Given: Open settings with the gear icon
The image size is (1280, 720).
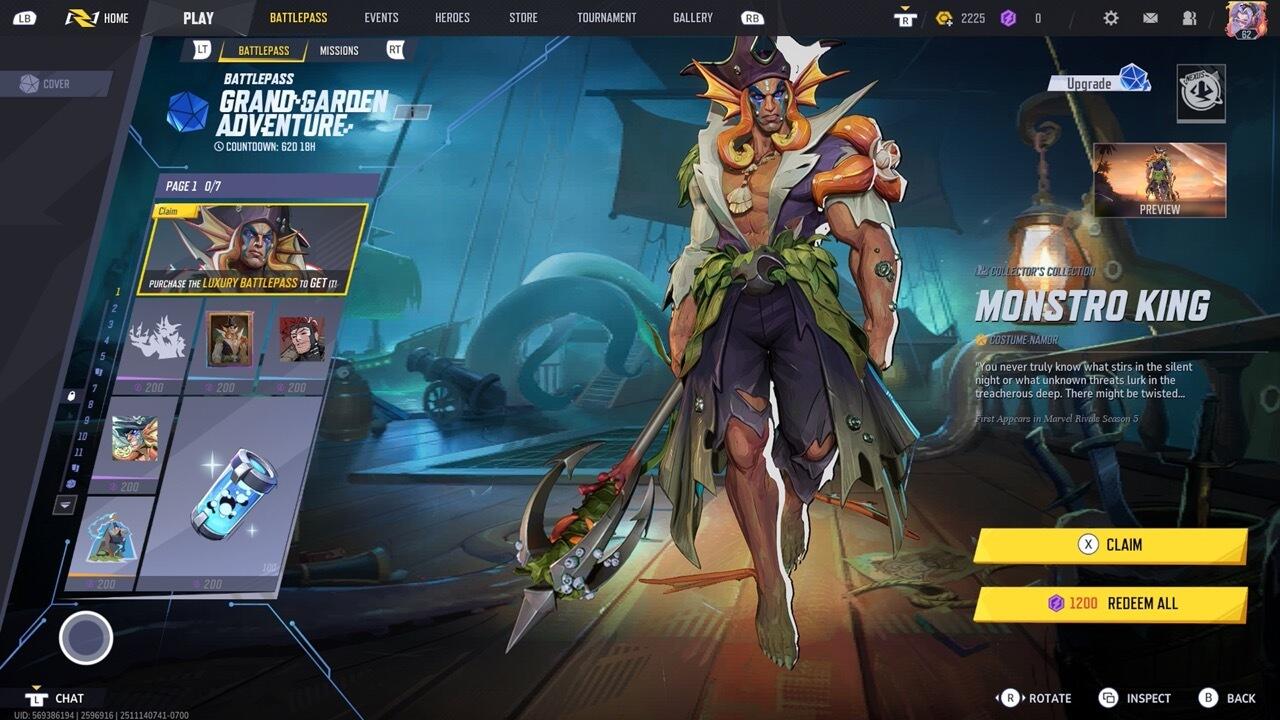Looking at the screenshot, I should point(1111,18).
